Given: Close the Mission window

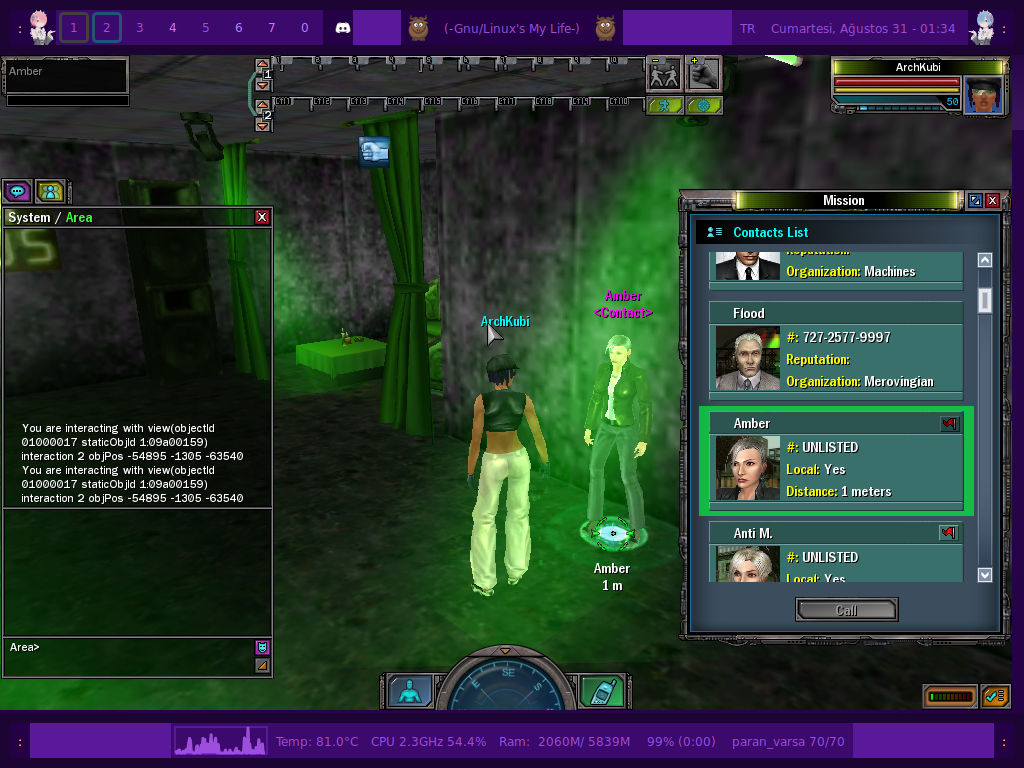Looking at the screenshot, I should pyautogui.click(x=992, y=200).
